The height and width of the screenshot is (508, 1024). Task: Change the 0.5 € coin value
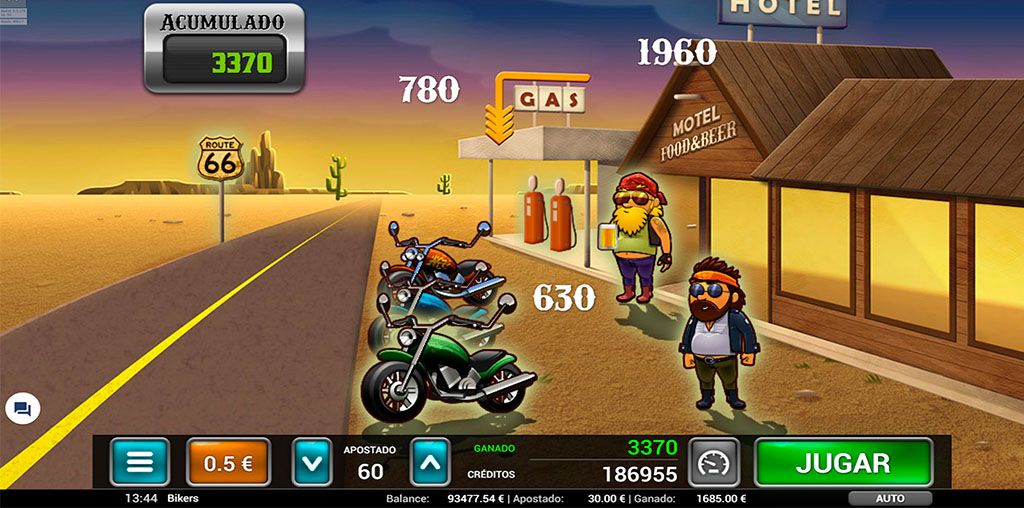(x=228, y=463)
